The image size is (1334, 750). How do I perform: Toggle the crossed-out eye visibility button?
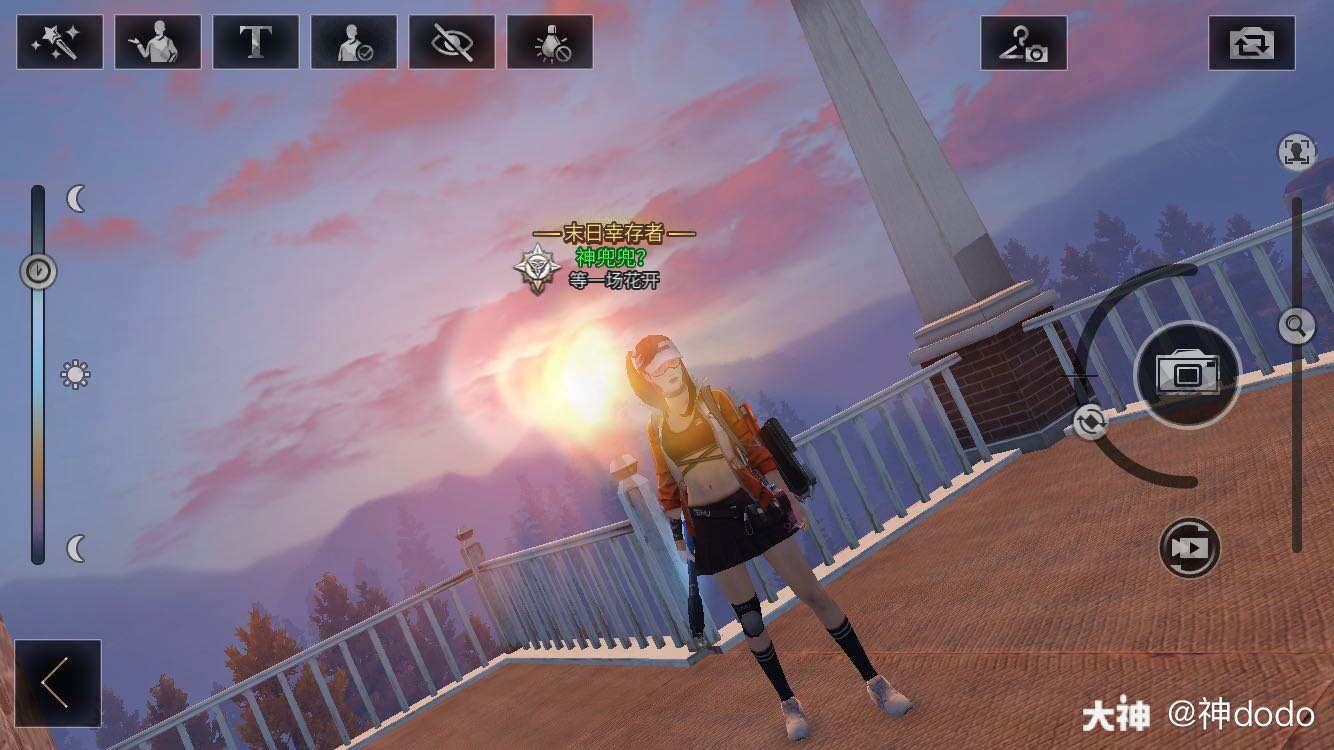pyautogui.click(x=451, y=42)
